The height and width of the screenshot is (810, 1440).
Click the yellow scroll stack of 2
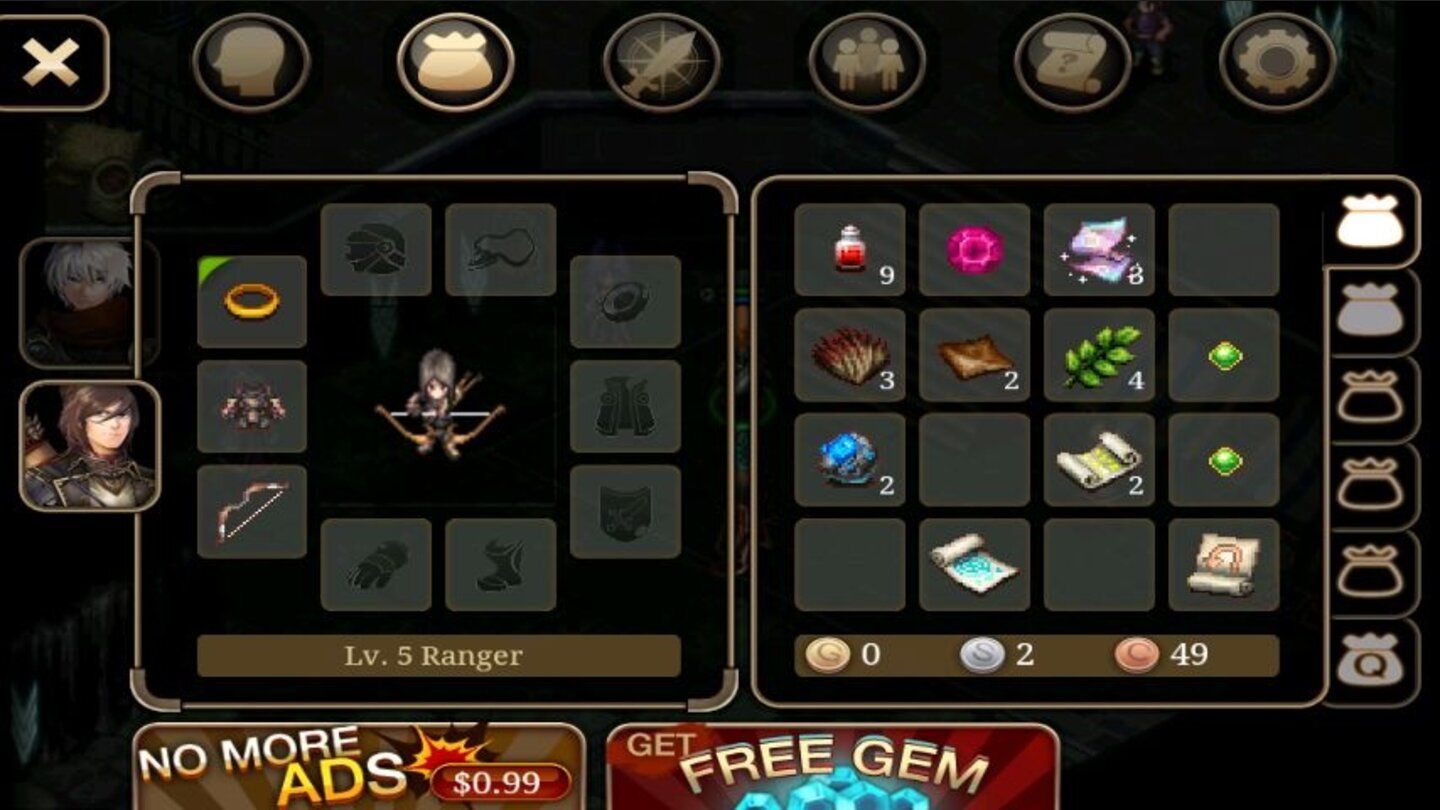1097,460
